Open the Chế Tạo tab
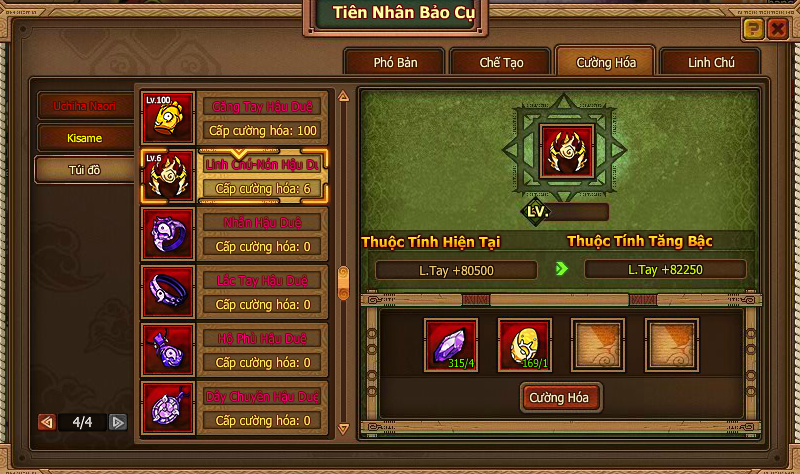The image size is (800, 474). click(502, 62)
